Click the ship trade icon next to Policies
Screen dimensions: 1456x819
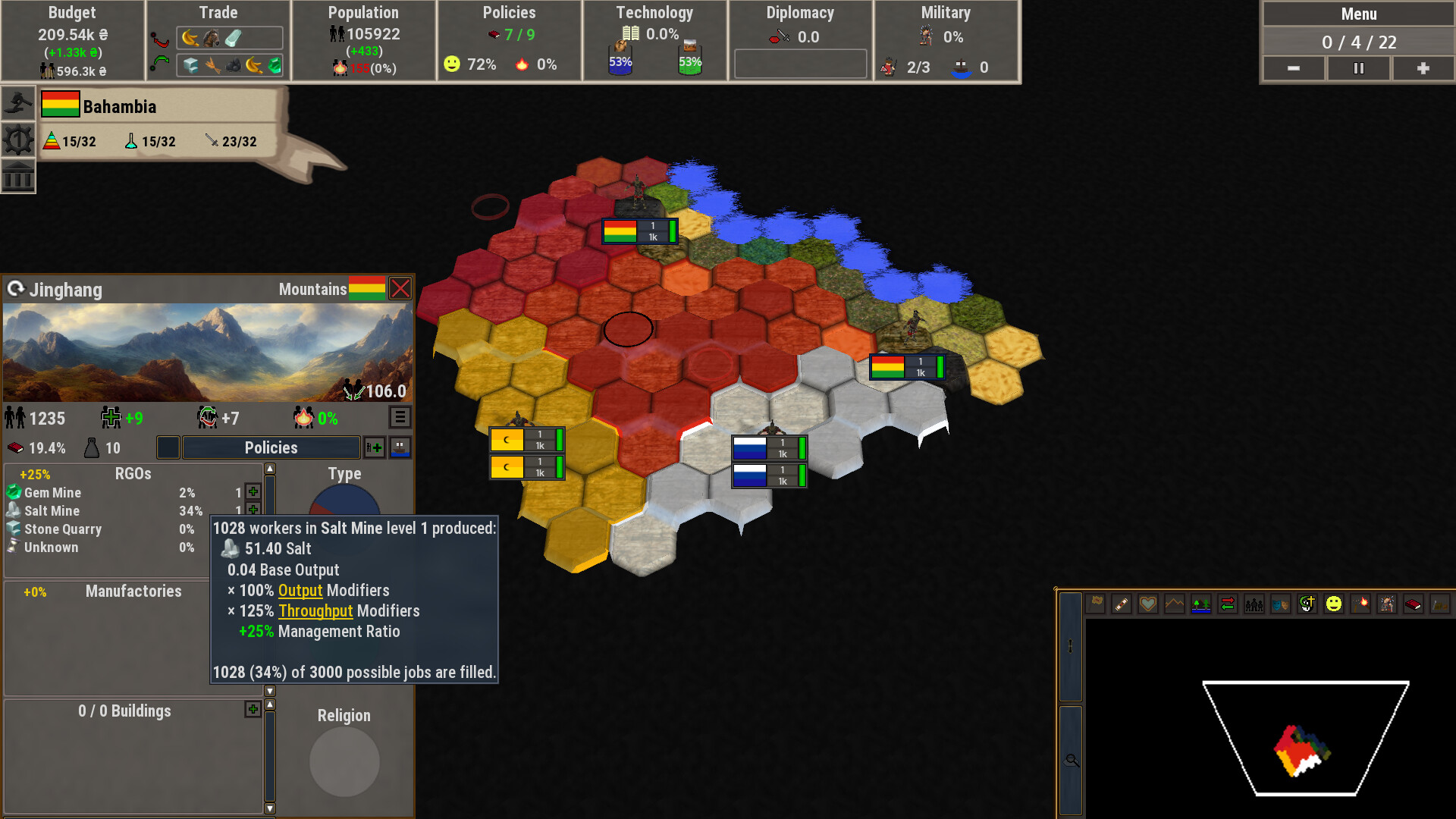click(400, 447)
